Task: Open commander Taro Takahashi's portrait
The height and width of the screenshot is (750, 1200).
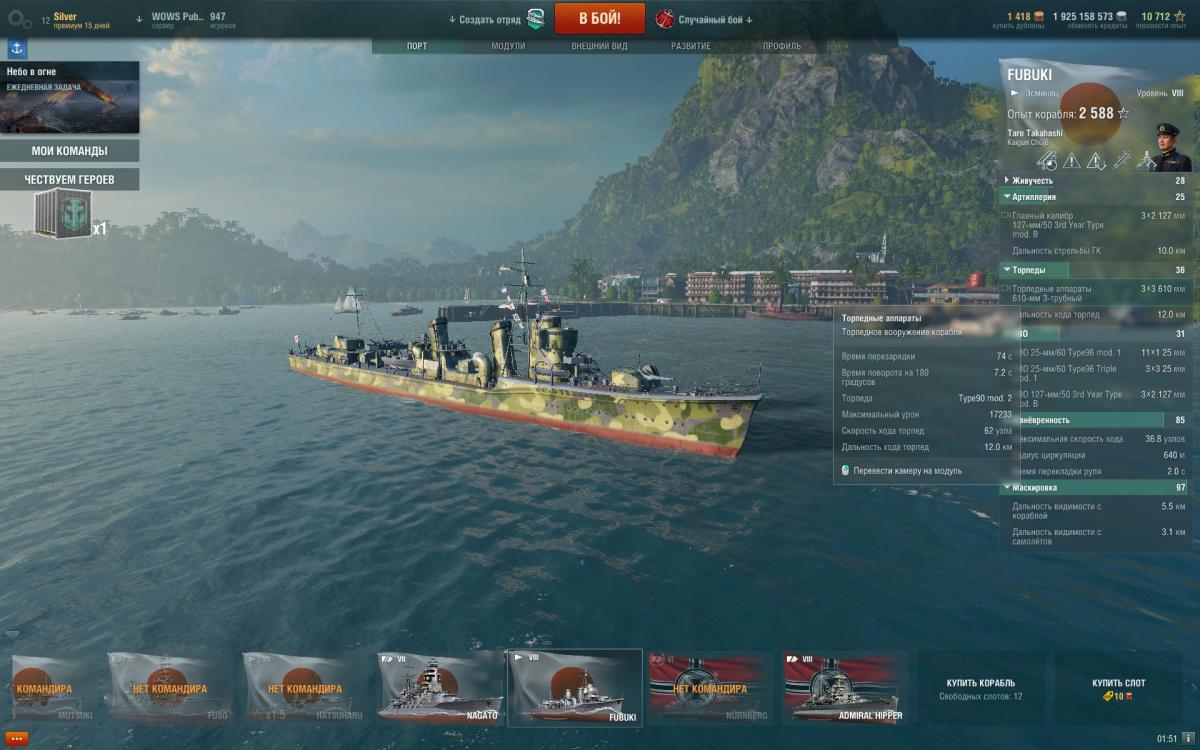Action: (x=1168, y=147)
